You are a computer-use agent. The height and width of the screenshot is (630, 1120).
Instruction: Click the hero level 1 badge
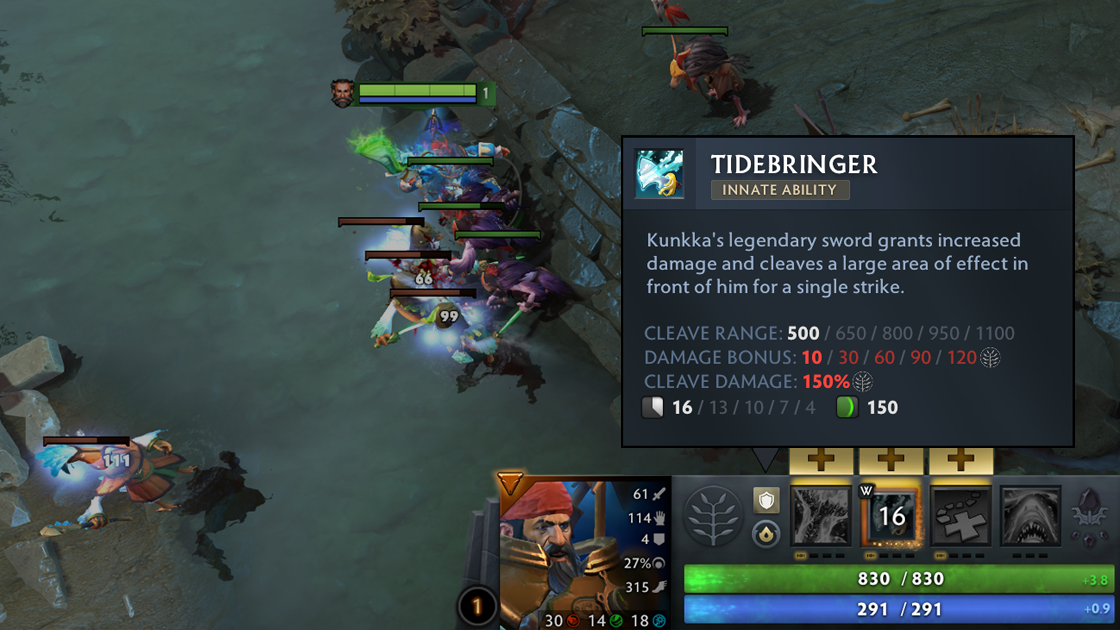477,606
